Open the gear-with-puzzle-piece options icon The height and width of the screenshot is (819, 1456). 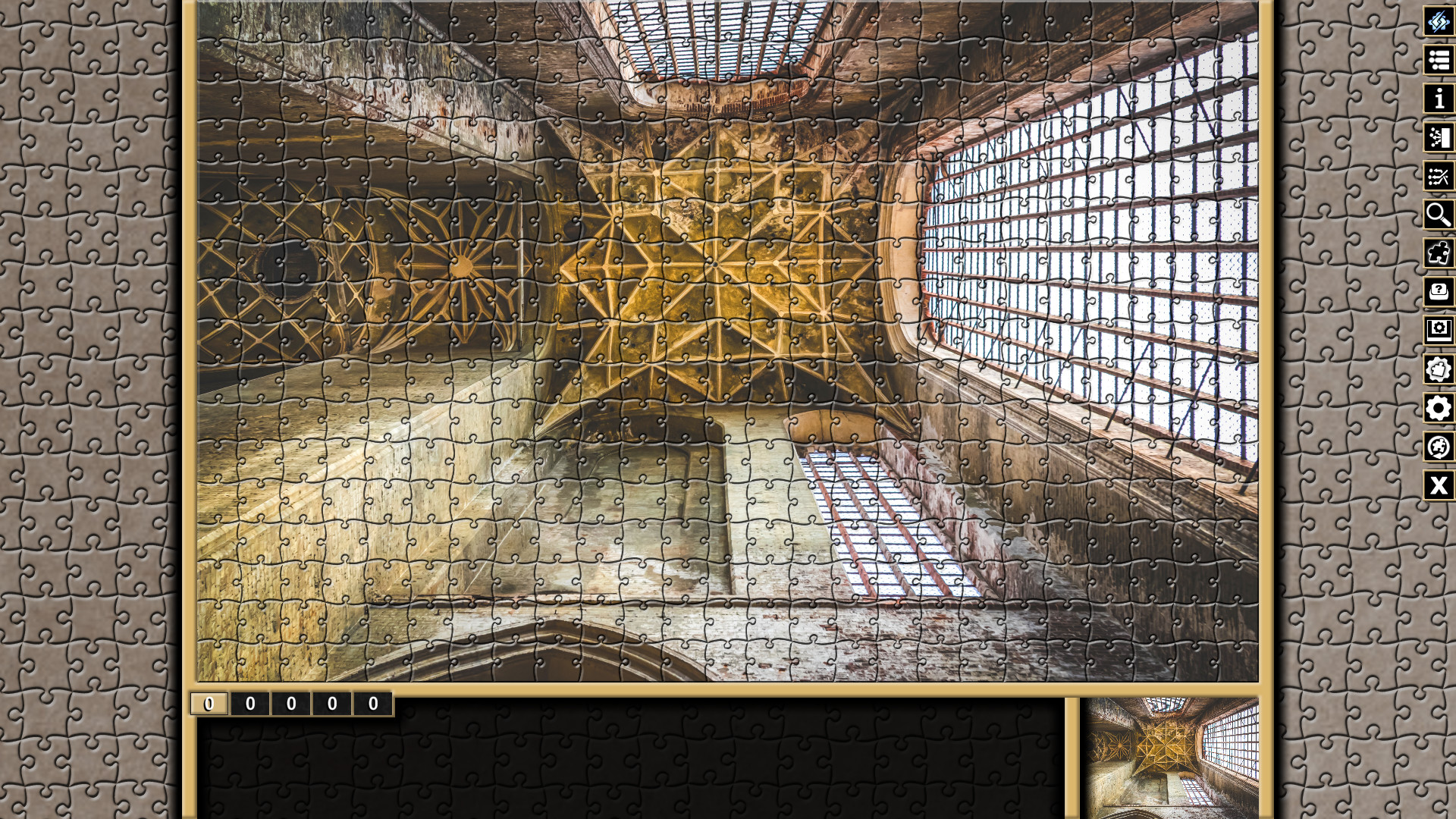(1439, 370)
